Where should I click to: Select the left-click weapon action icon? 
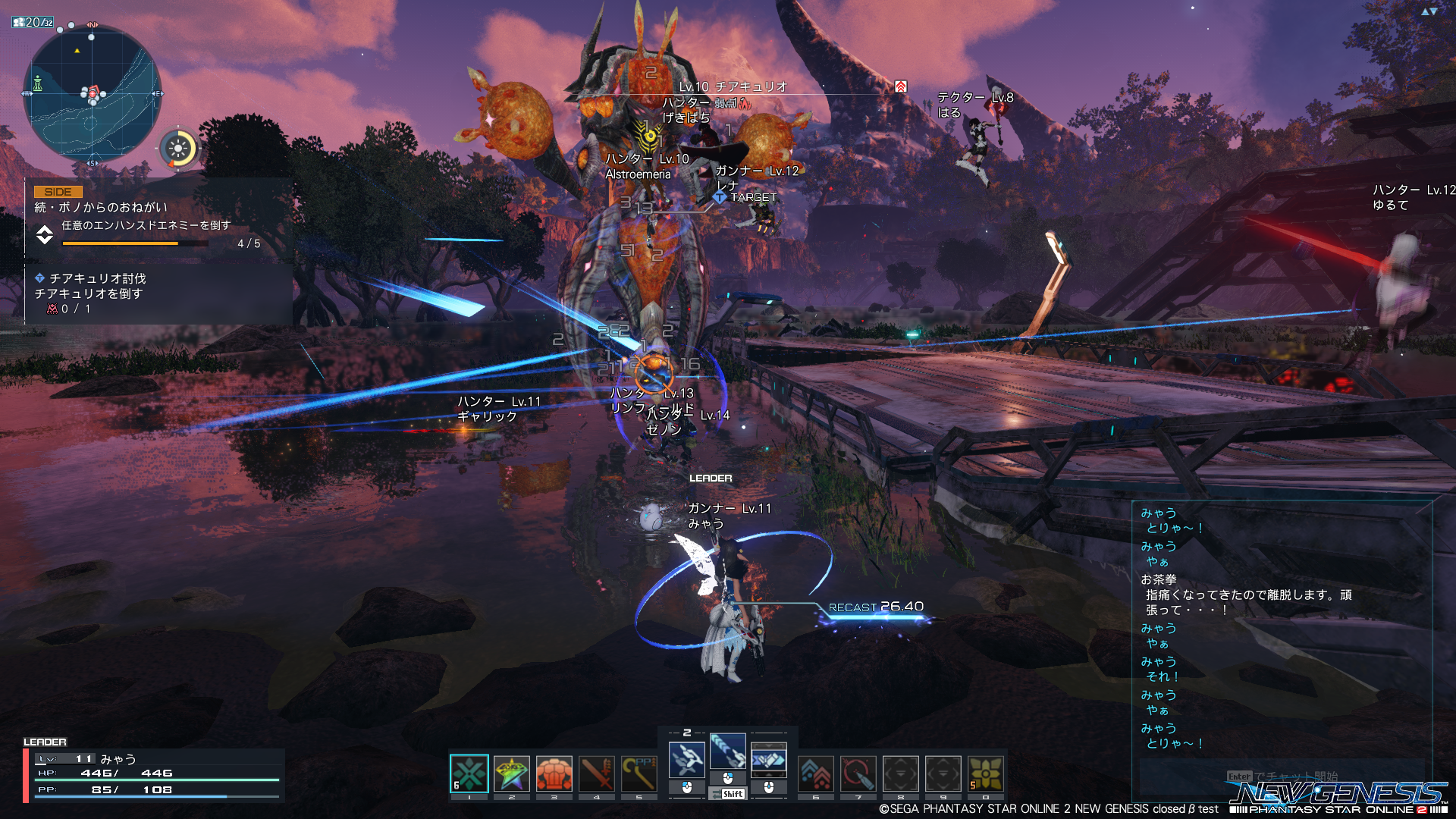686,759
